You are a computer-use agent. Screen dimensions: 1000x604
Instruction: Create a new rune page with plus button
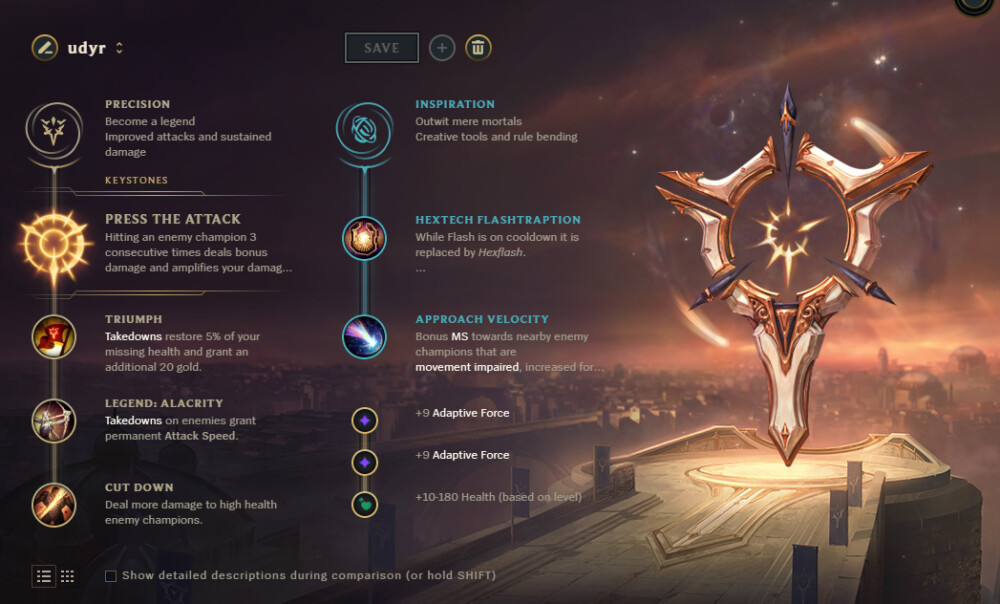[x=442, y=47]
